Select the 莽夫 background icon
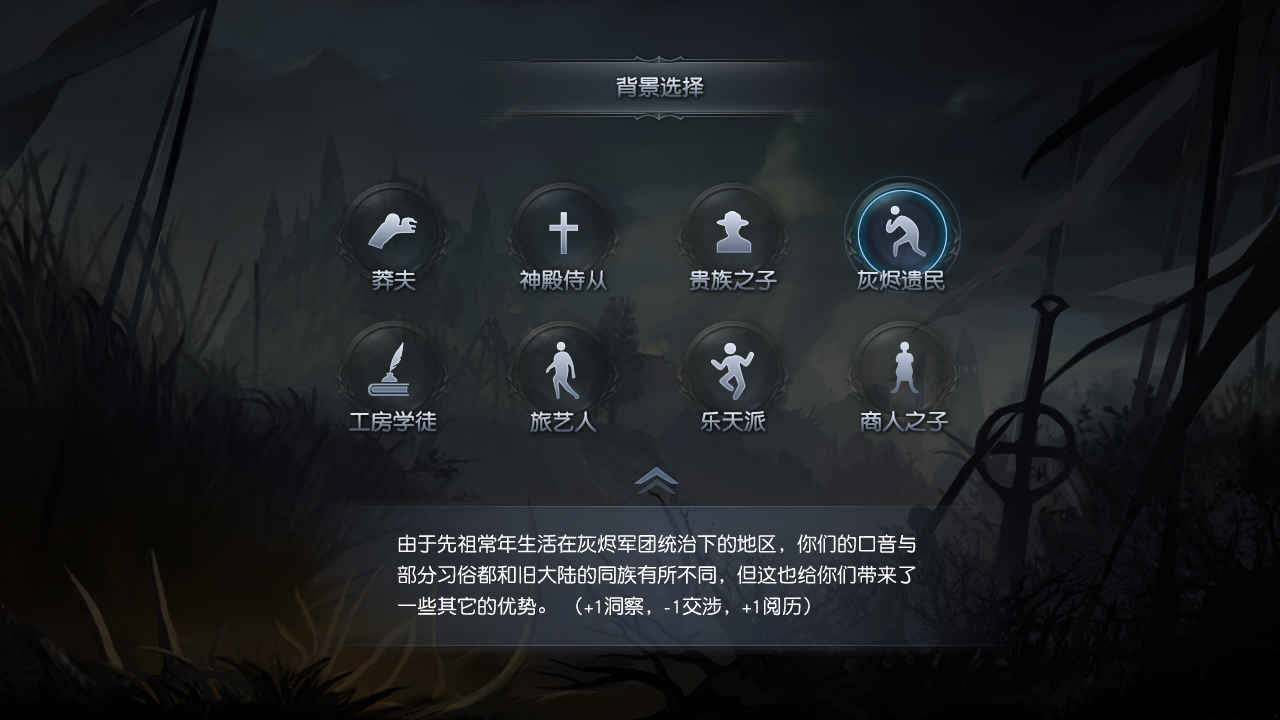 (396, 233)
